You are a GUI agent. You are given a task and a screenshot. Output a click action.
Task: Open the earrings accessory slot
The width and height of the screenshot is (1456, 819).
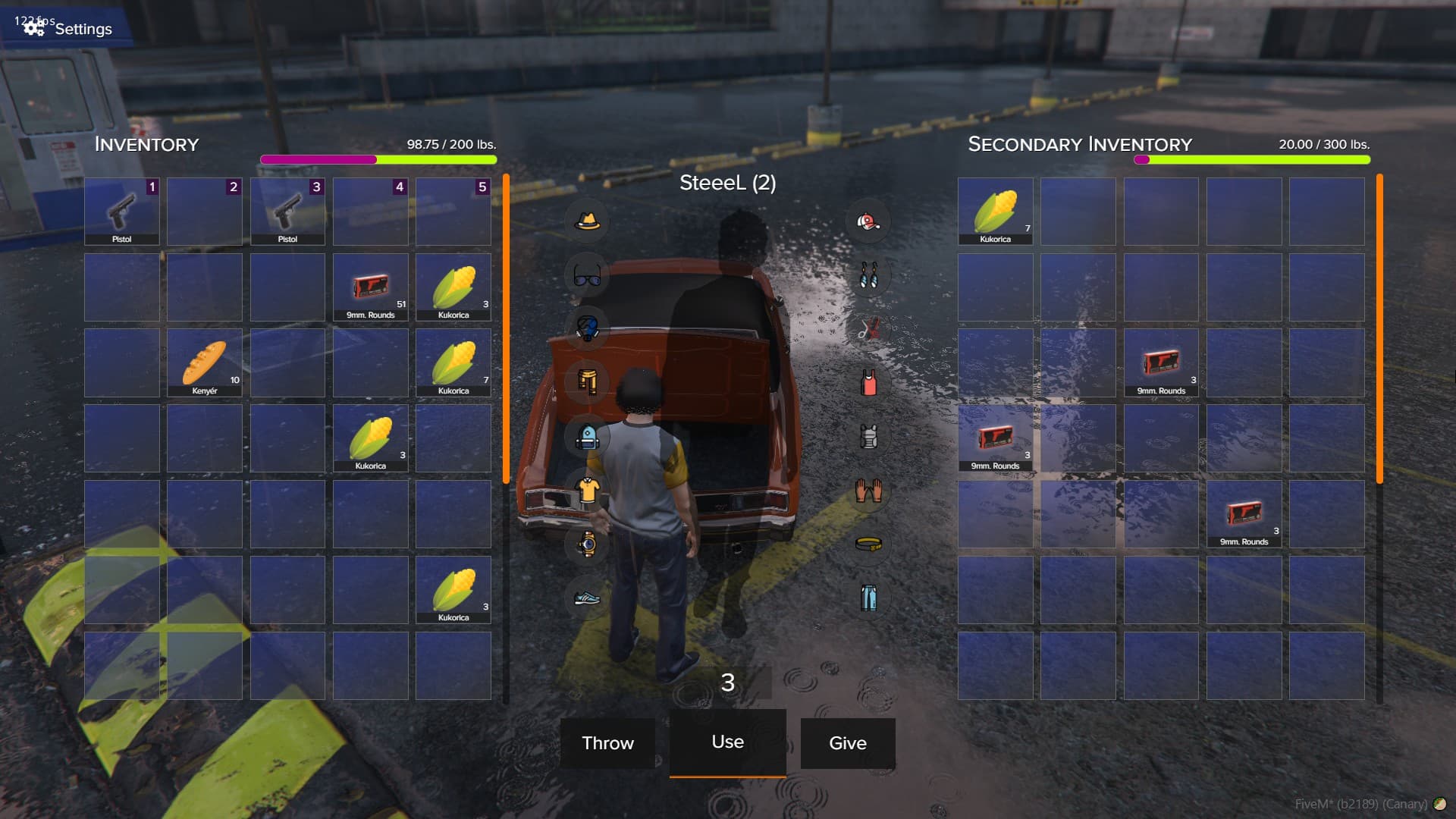tap(868, 277)
